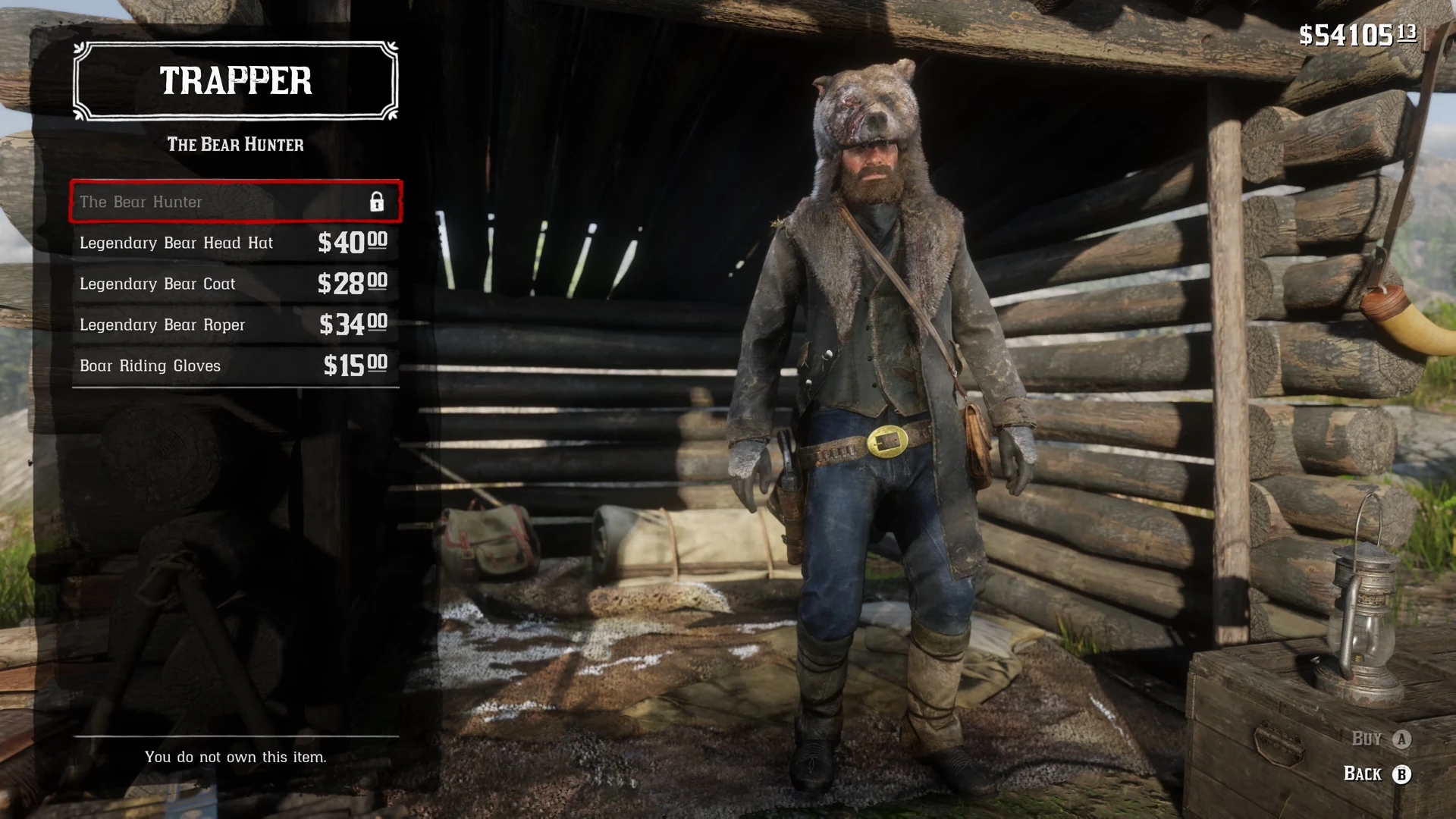Click The Bear Hunter section heading
The image size is (1456, 819).
click(235, 145)
